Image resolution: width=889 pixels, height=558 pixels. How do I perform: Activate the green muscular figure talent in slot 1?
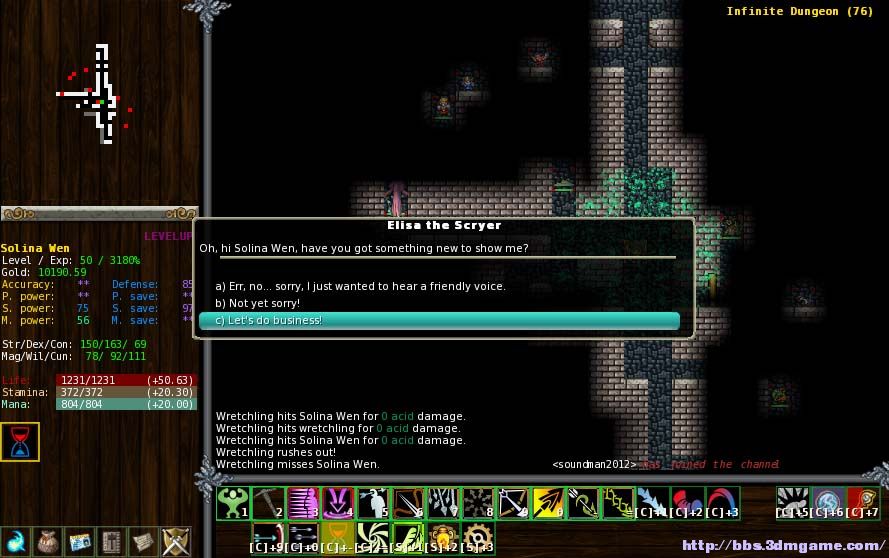pos(232,502)
